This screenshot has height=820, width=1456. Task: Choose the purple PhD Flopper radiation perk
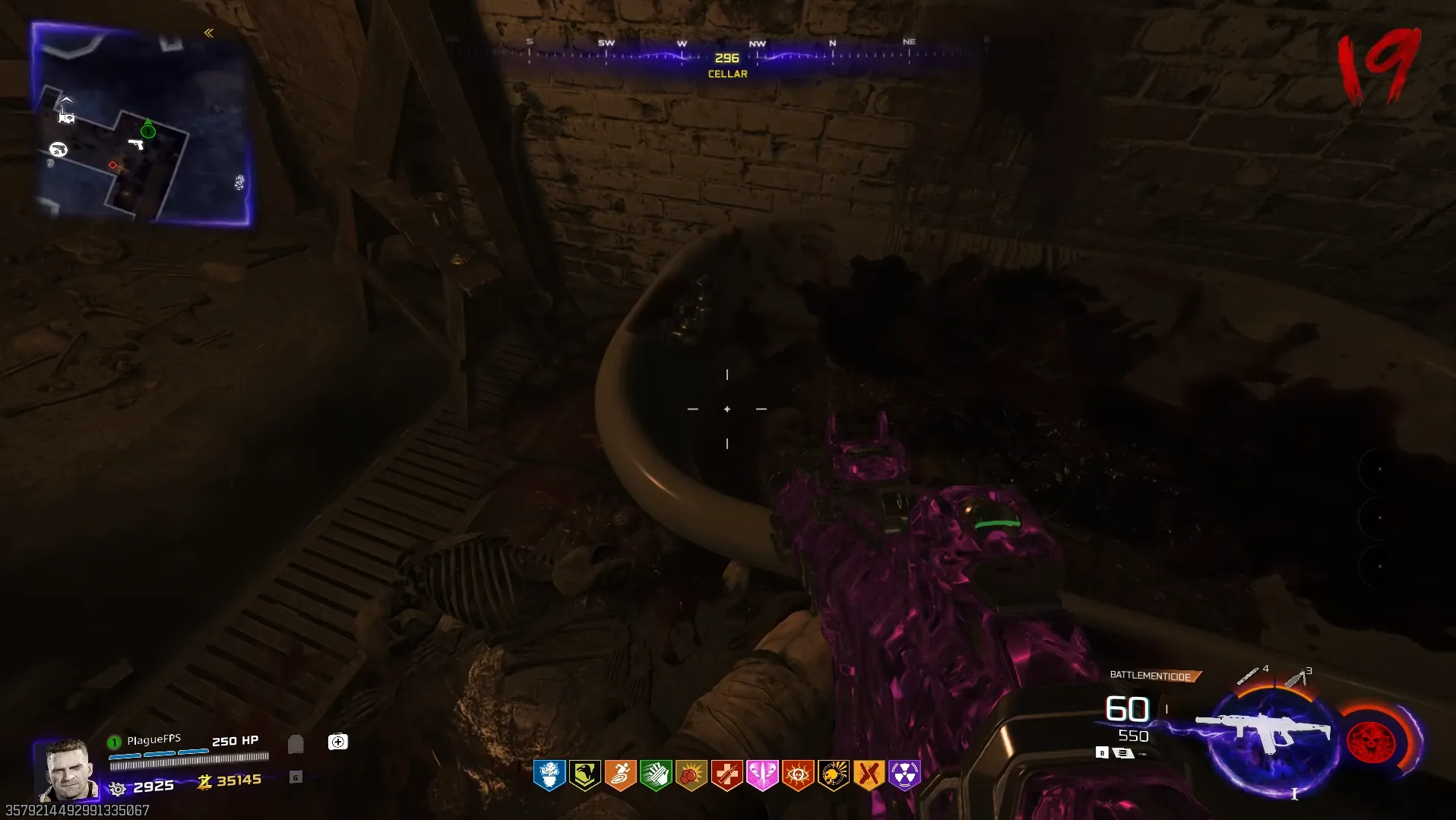[904, 775]
